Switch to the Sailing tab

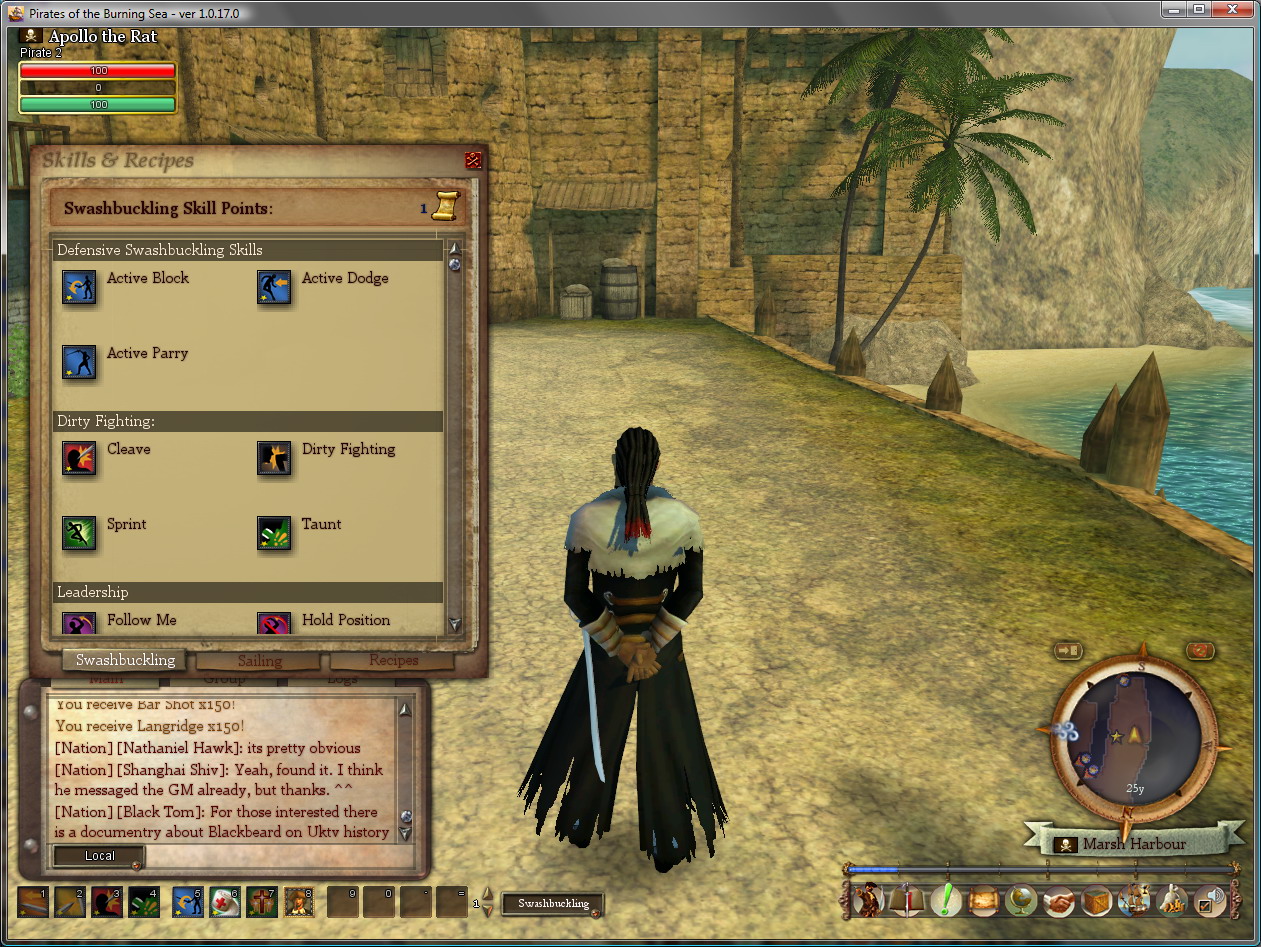pyautogui.click(x=259, y=661)
